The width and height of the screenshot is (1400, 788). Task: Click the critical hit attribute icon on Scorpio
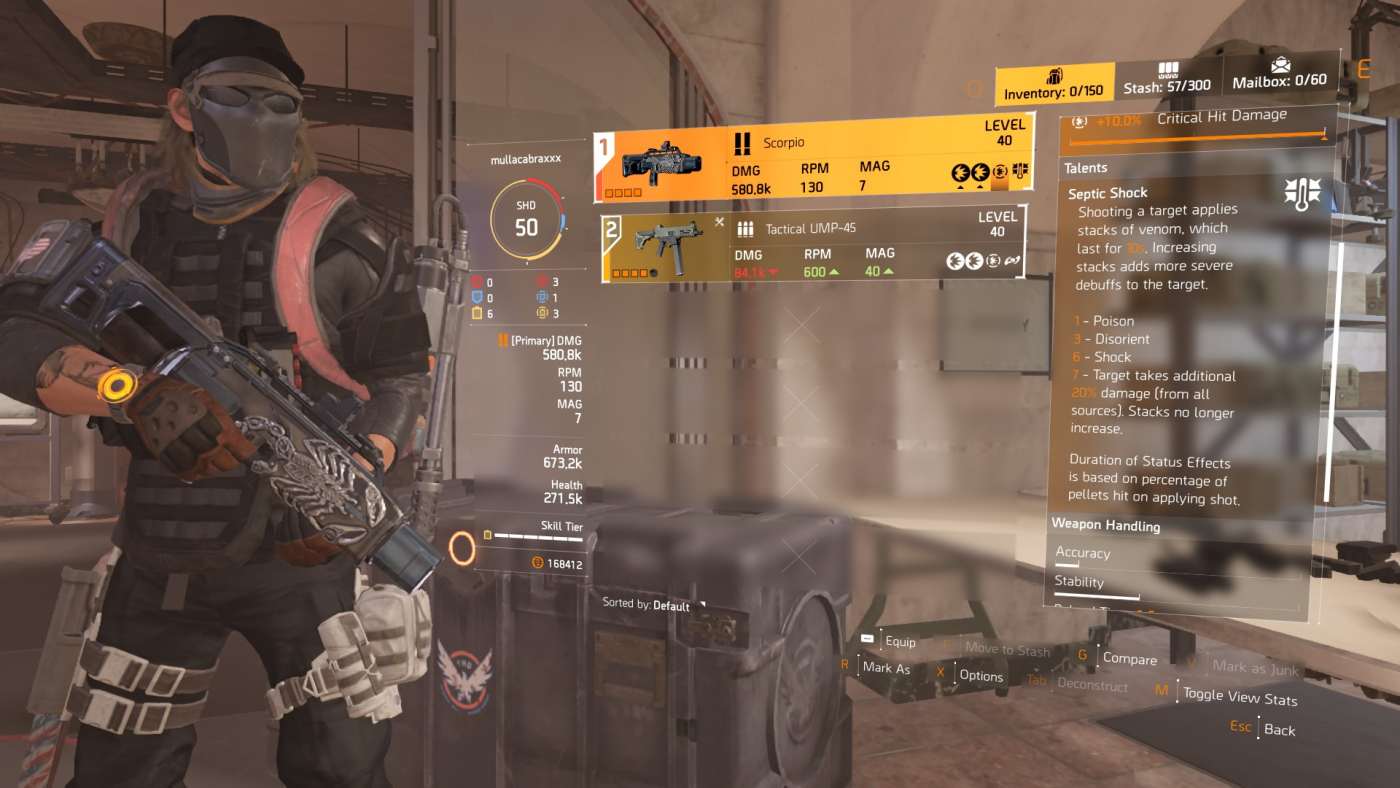pos(999,172)
